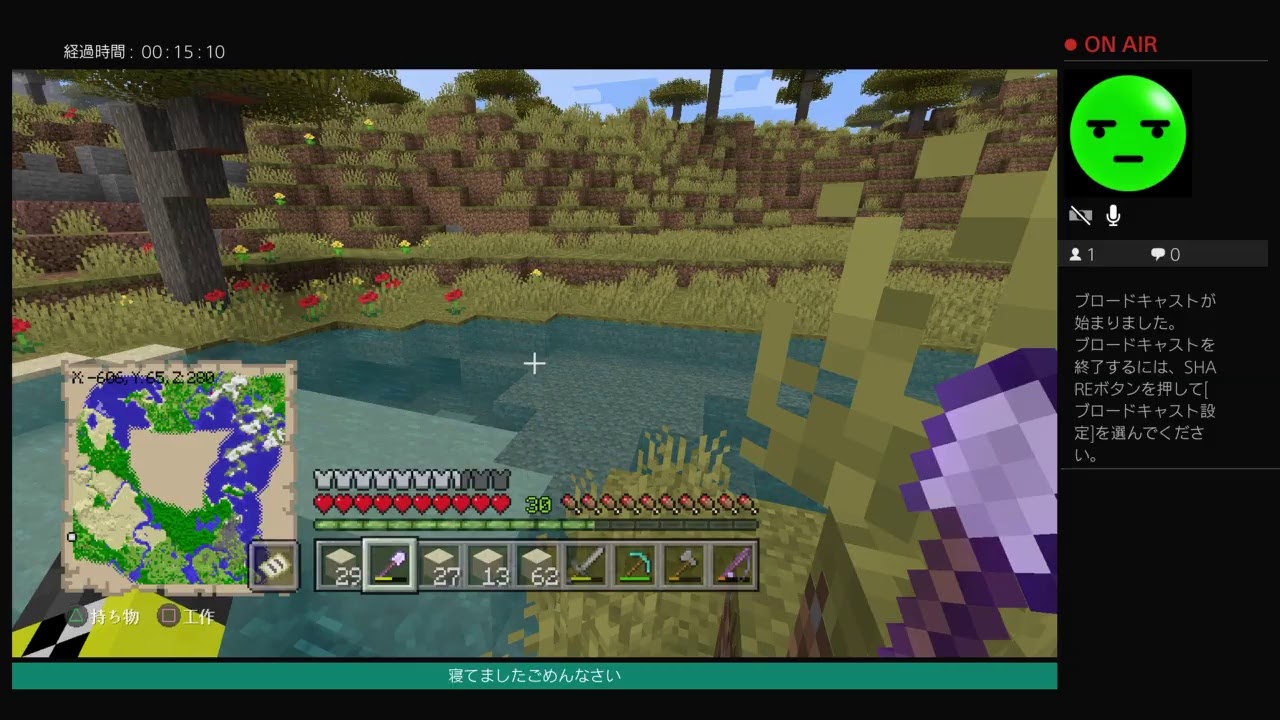Click the viewer count showing 1
Image resolution: width=1280 pixels, height=720 pixels.
pyautogui.click(x=1083, y=254)
